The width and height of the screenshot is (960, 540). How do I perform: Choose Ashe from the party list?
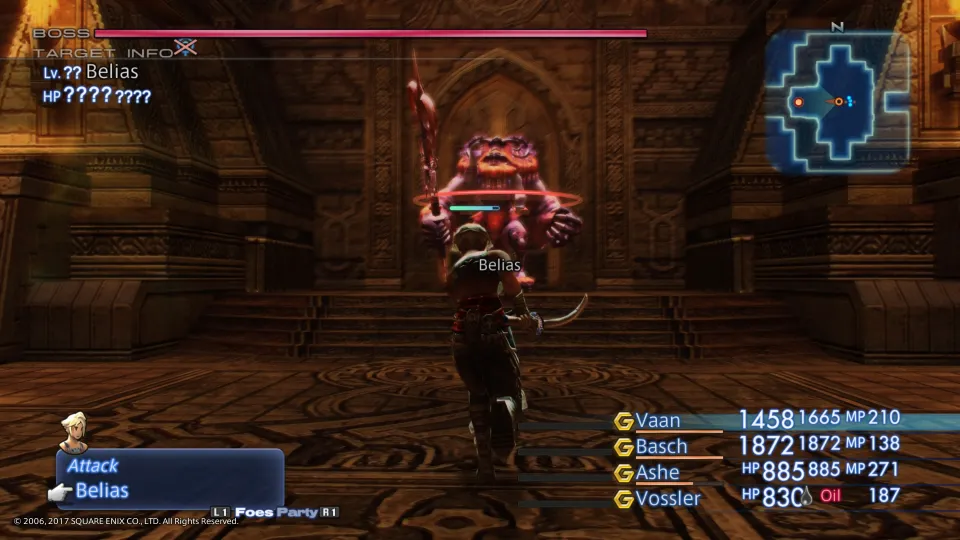click(657, 472)
